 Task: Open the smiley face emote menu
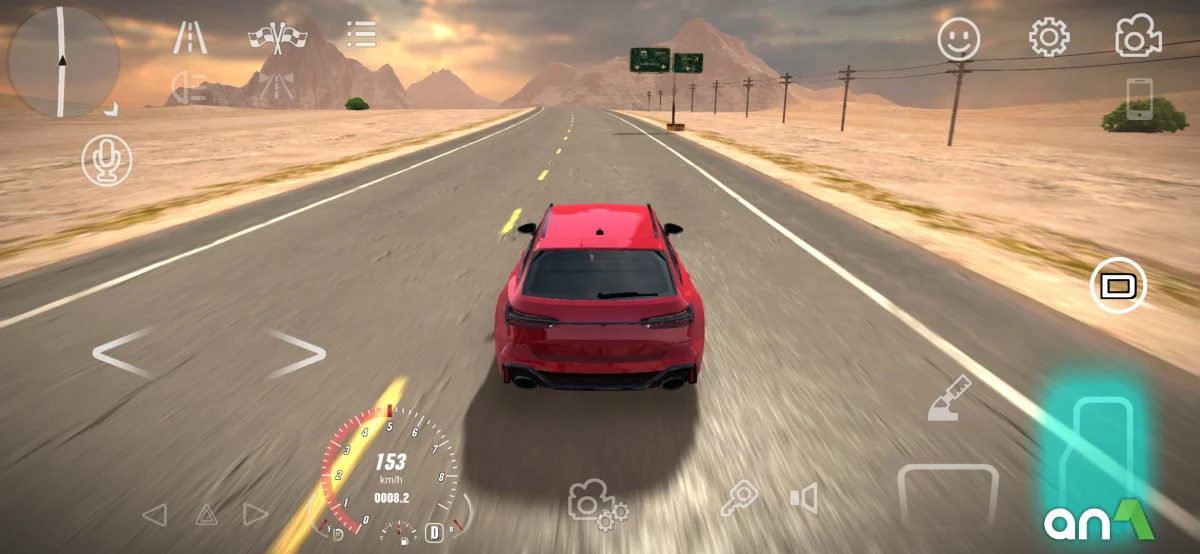coord(958,39)
